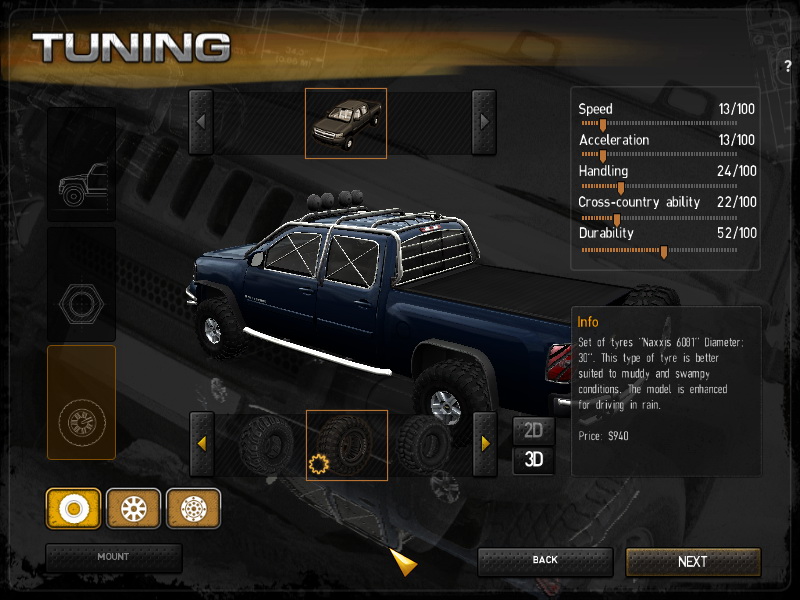800x600 pixels.
Task: Mount the selected tyre set
Action: 113,557
